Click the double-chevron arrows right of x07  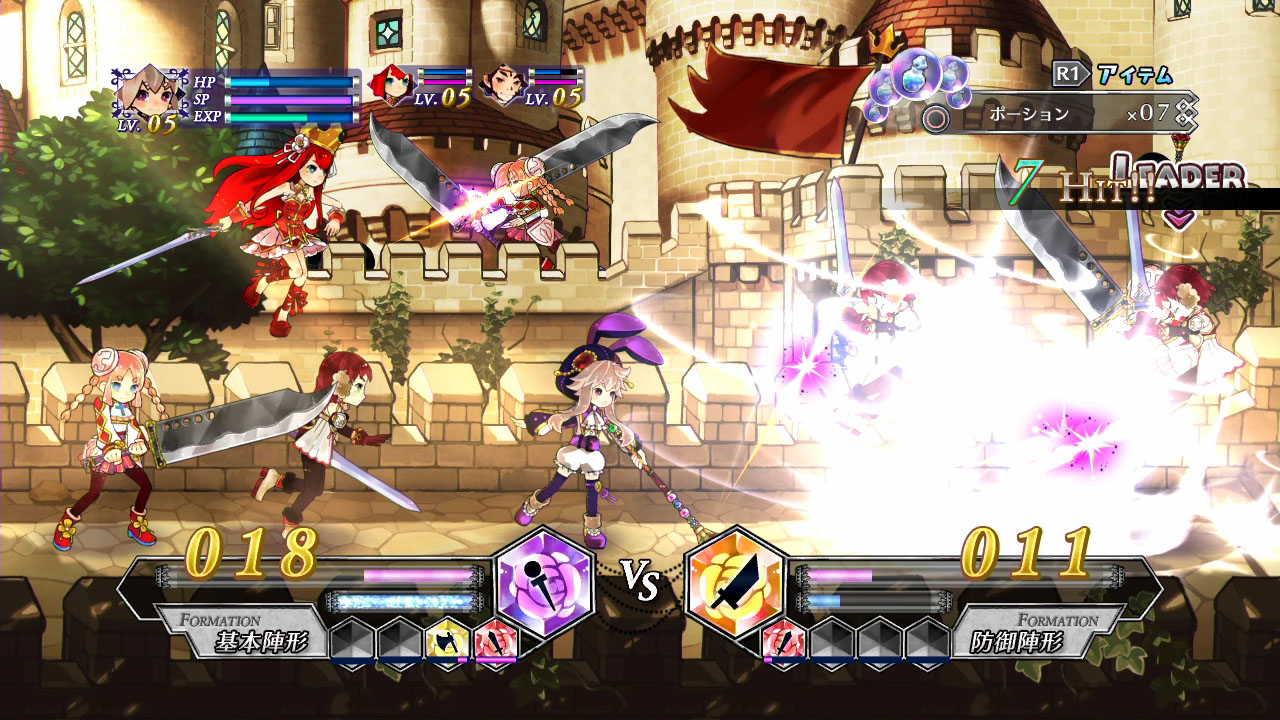[1186, 115]
